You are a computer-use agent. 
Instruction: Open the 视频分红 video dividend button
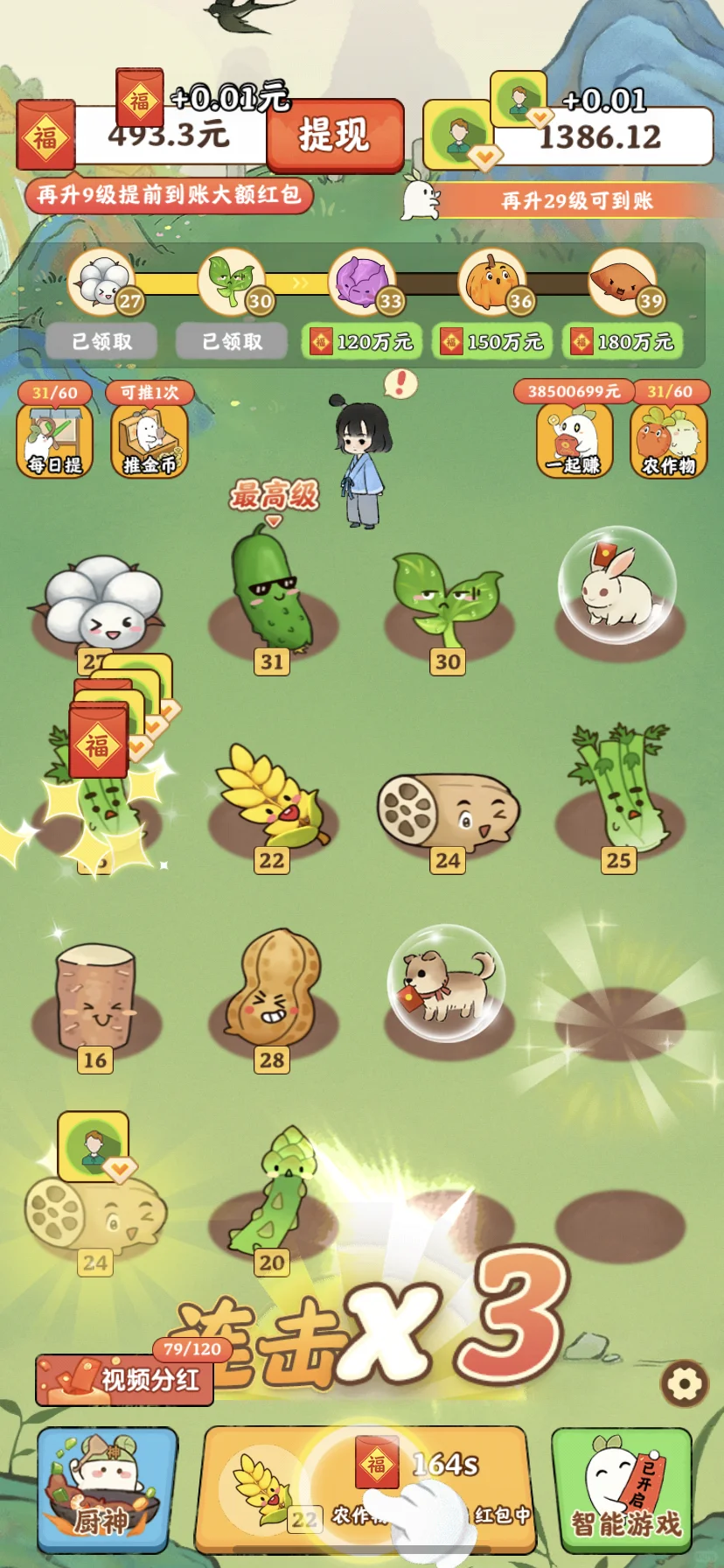[x=124, y=1380]
